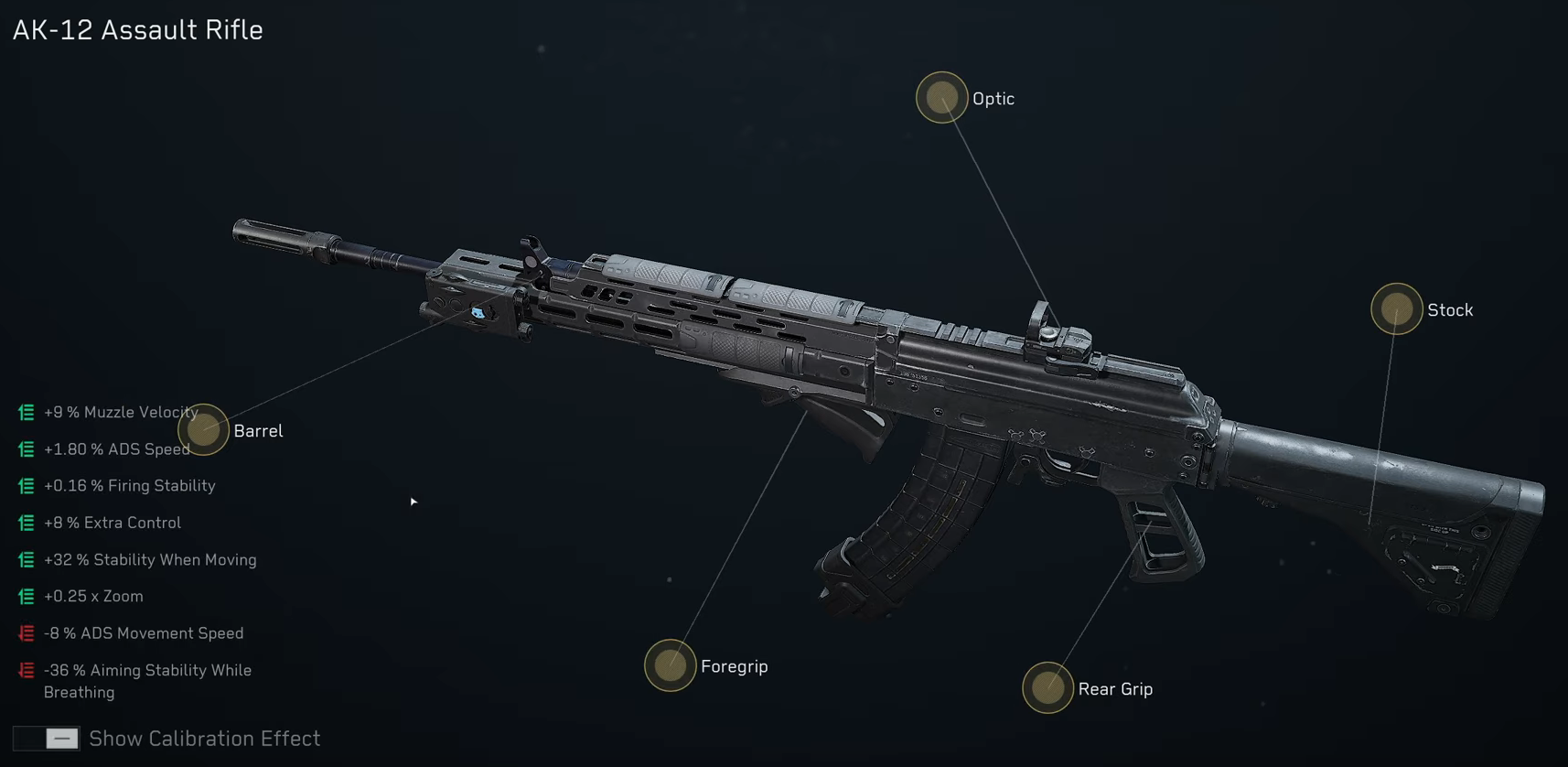1568x767 pixels.
Task: Click the AK-12 Assault Rifle title
Action: click(x=137, y=29)
